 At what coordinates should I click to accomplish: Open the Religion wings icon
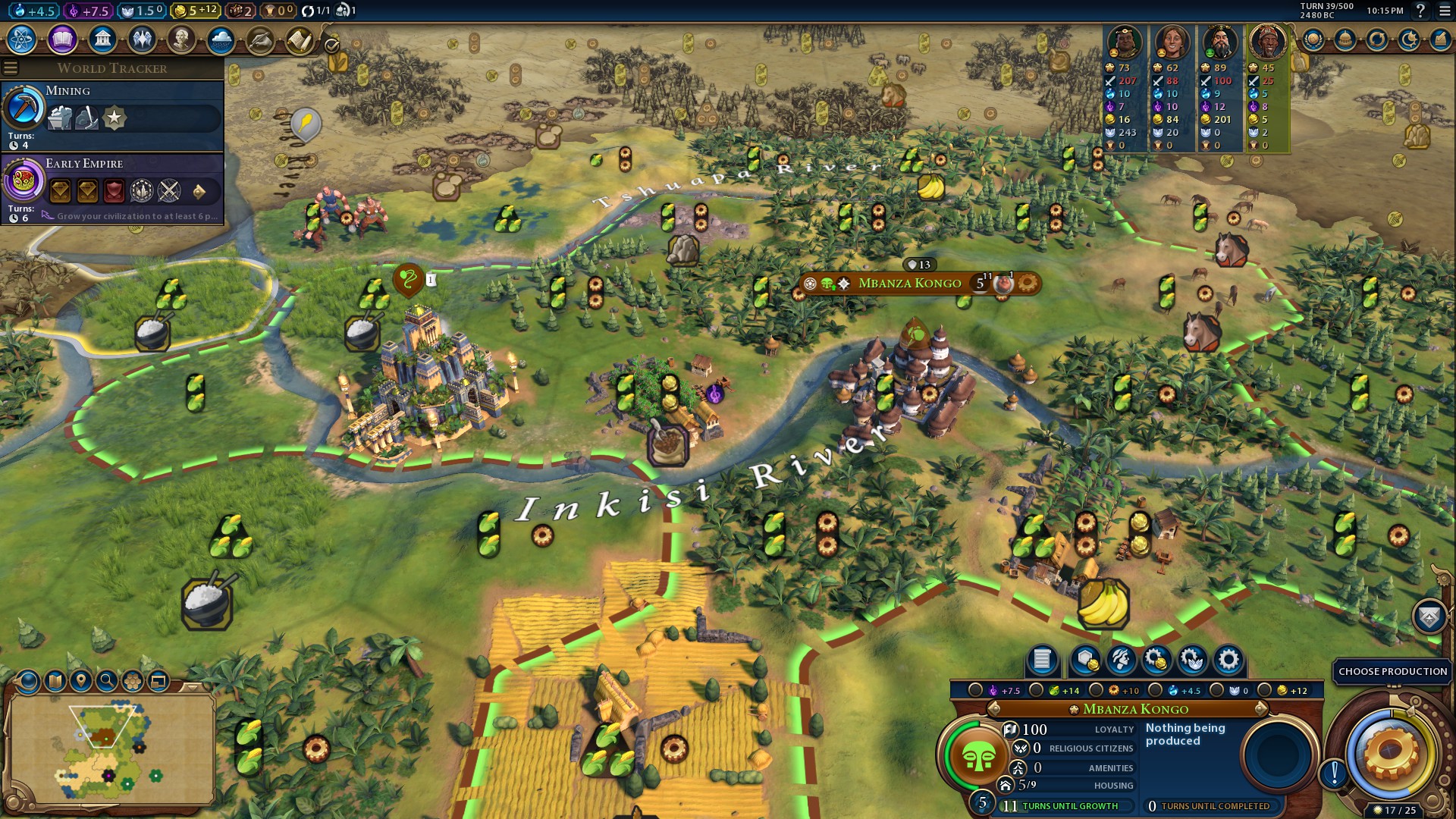pos(142,39)
